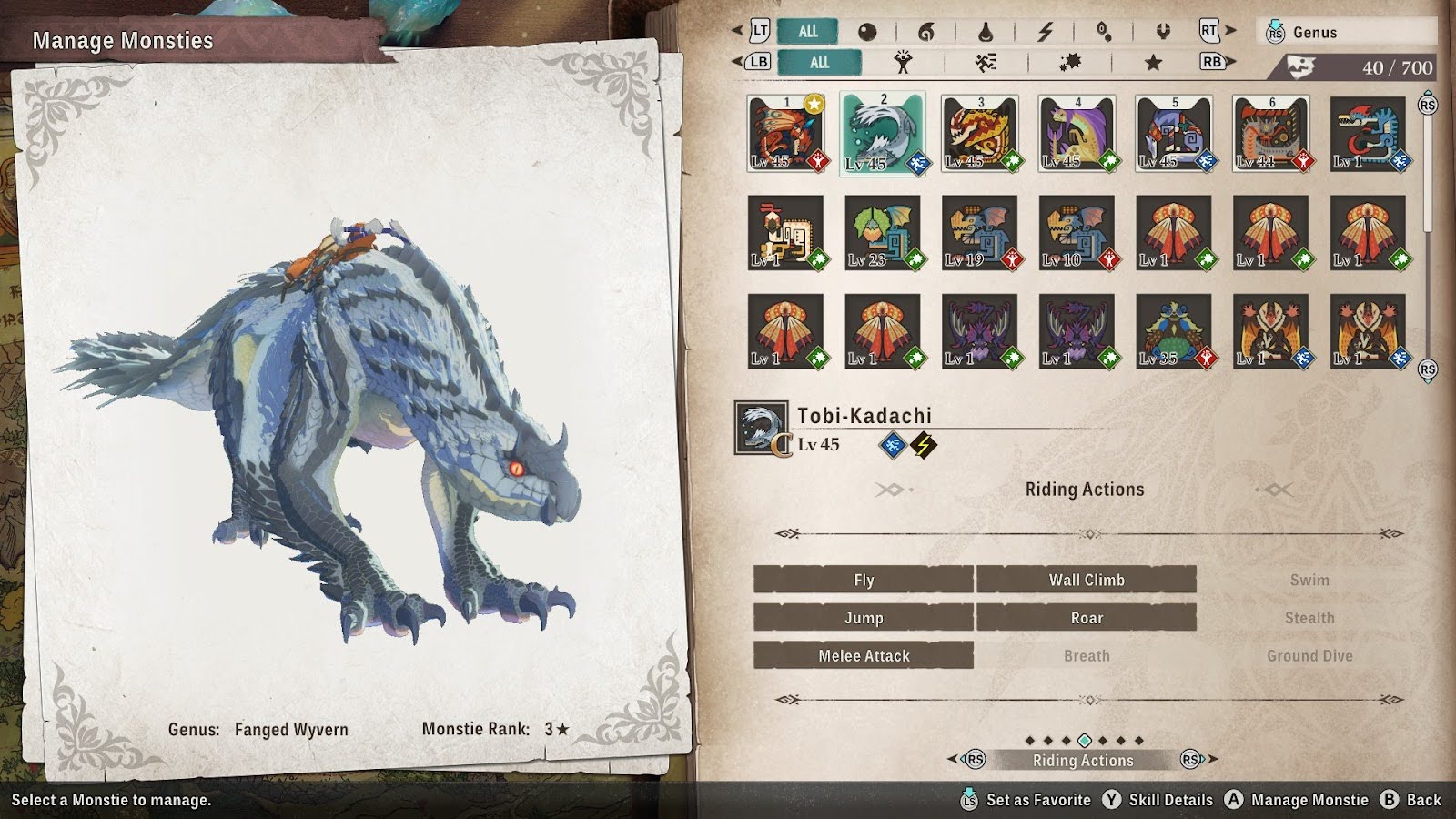Show only favorite star Monsties
Image resolution: width=1456 pixels, height=819 pixels.
pyautogui.click(x=1153, y=62)
